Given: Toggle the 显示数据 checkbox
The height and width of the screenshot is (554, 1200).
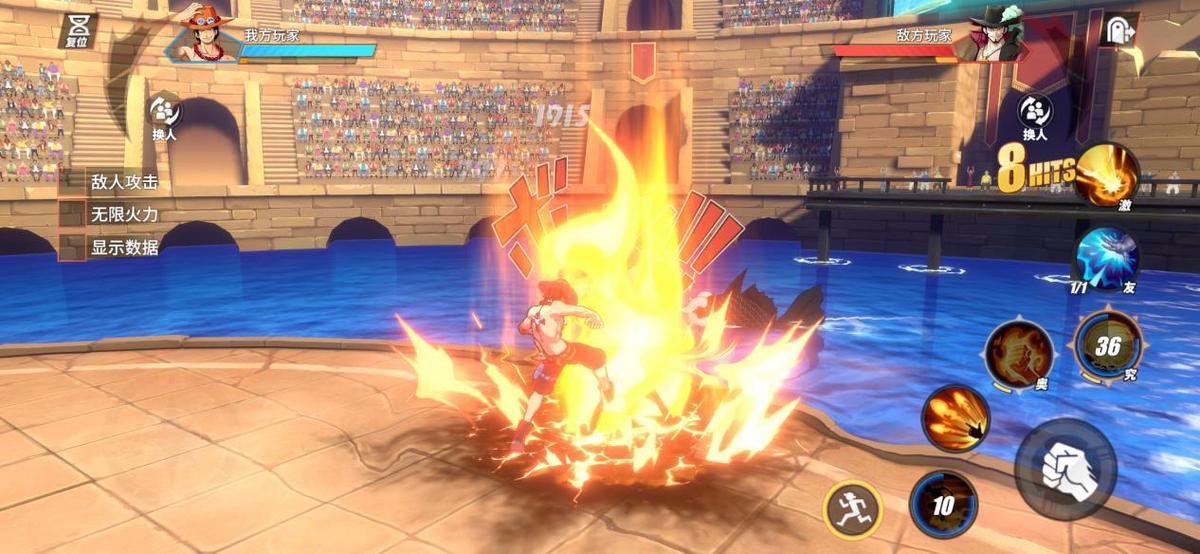Looking at the screenshot, I should [72, 247].
